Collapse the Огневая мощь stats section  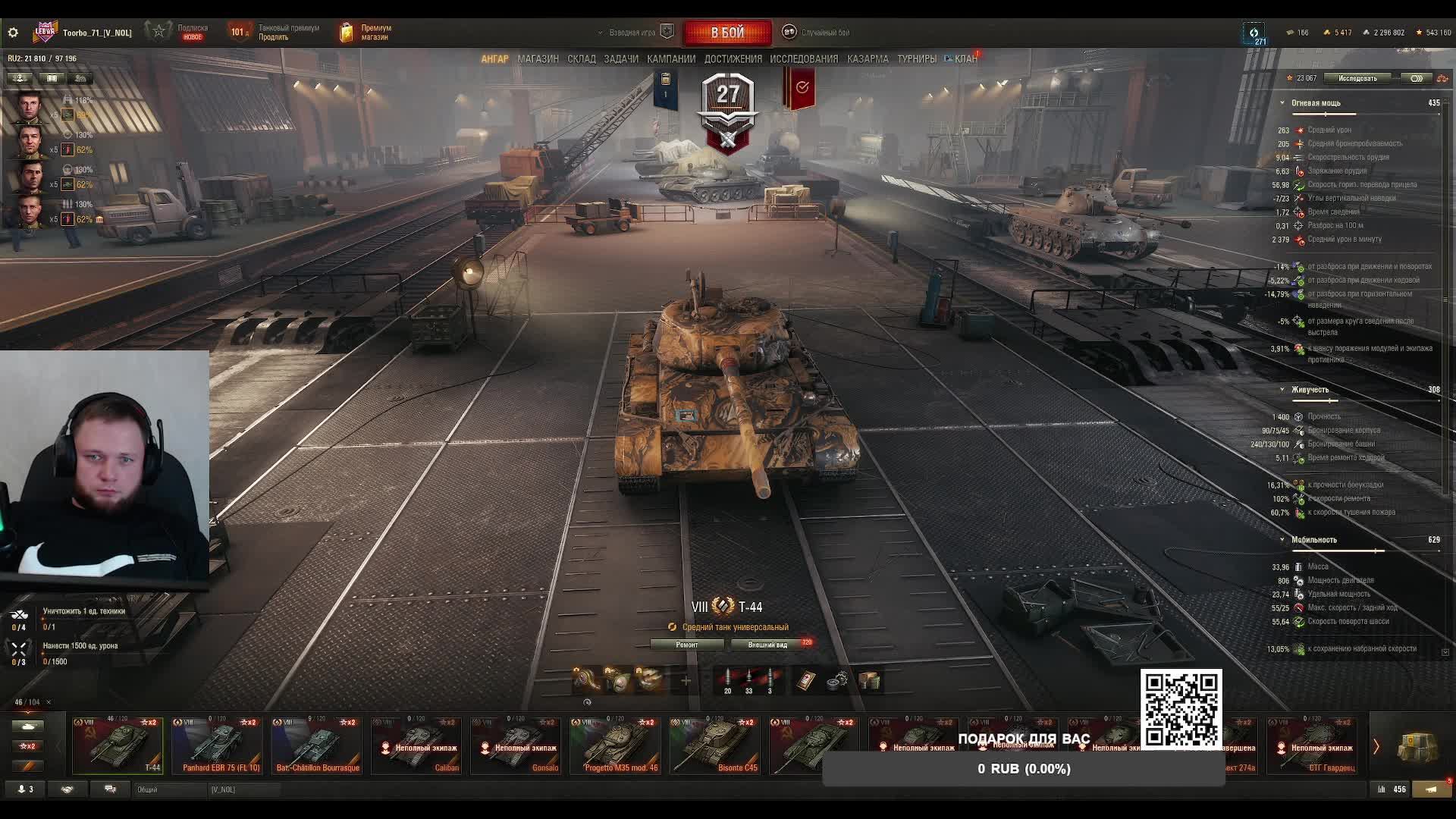pyautogui.click(x=1282, y=103)
